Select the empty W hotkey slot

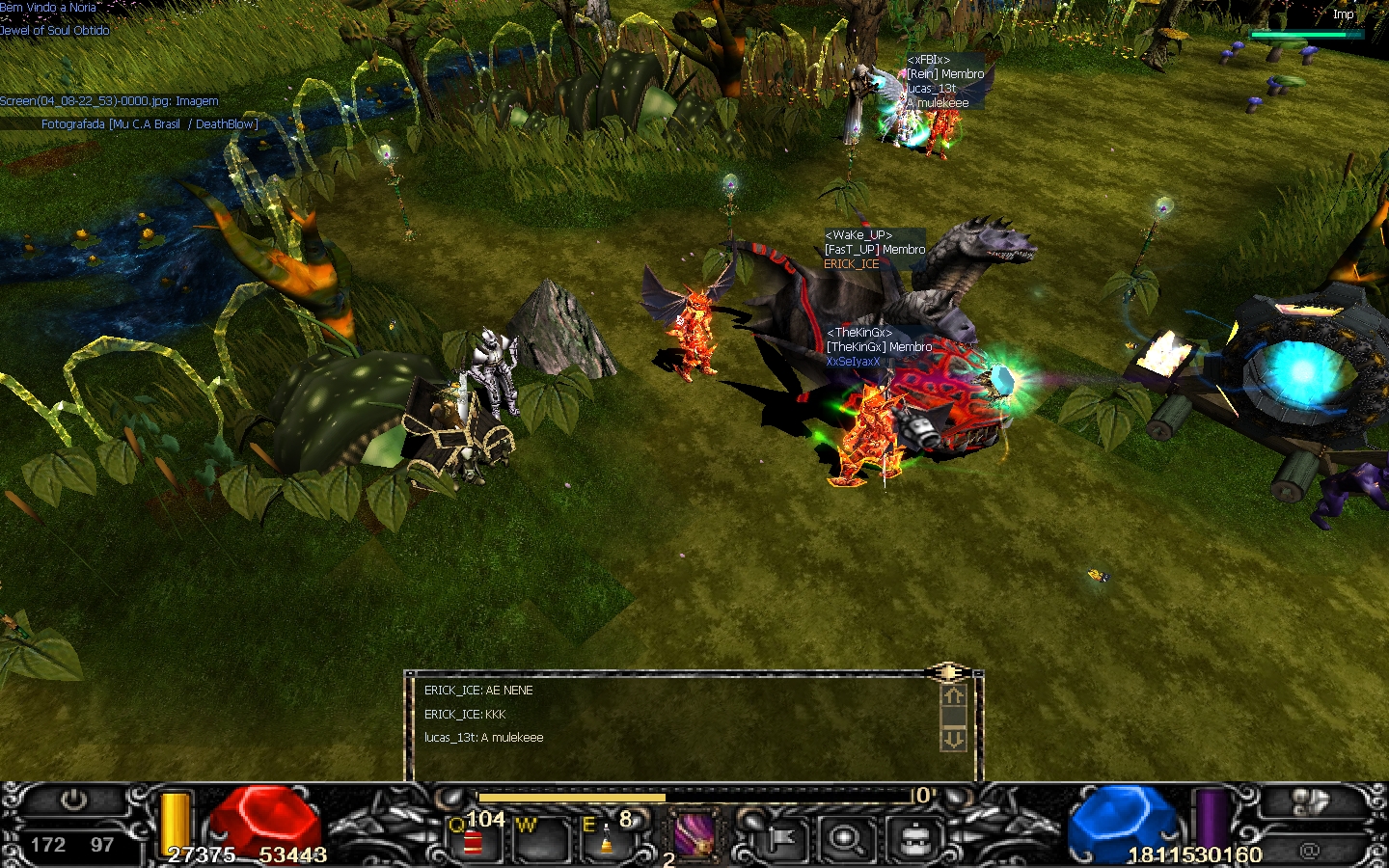[x=539, y=837]
